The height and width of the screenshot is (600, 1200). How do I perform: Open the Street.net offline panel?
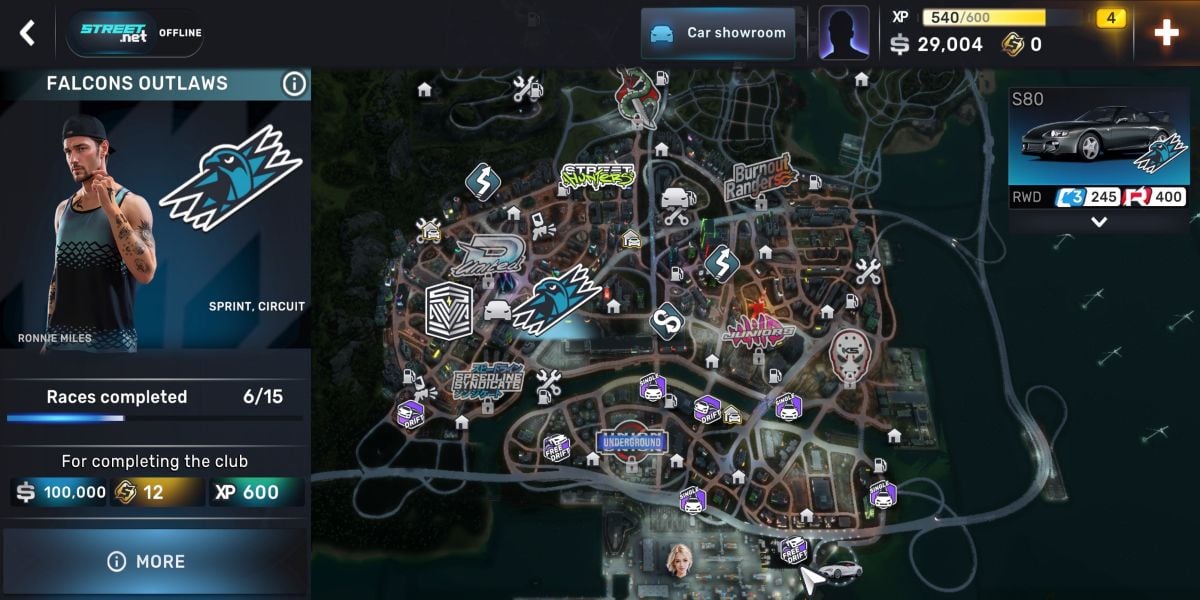[x=134, y=33]
